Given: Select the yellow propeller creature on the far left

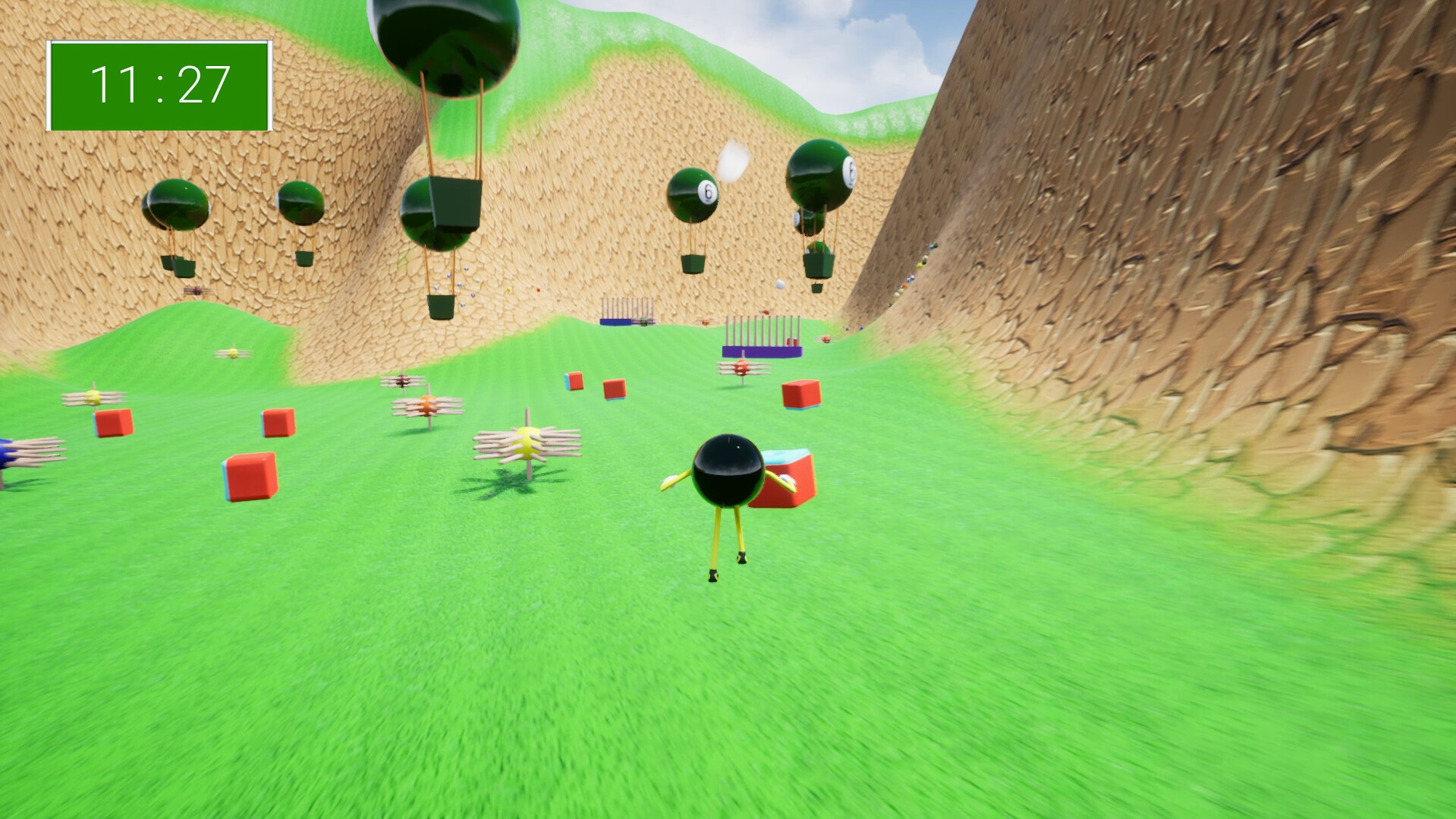Looking at the screenshot, I should [95, 395].
